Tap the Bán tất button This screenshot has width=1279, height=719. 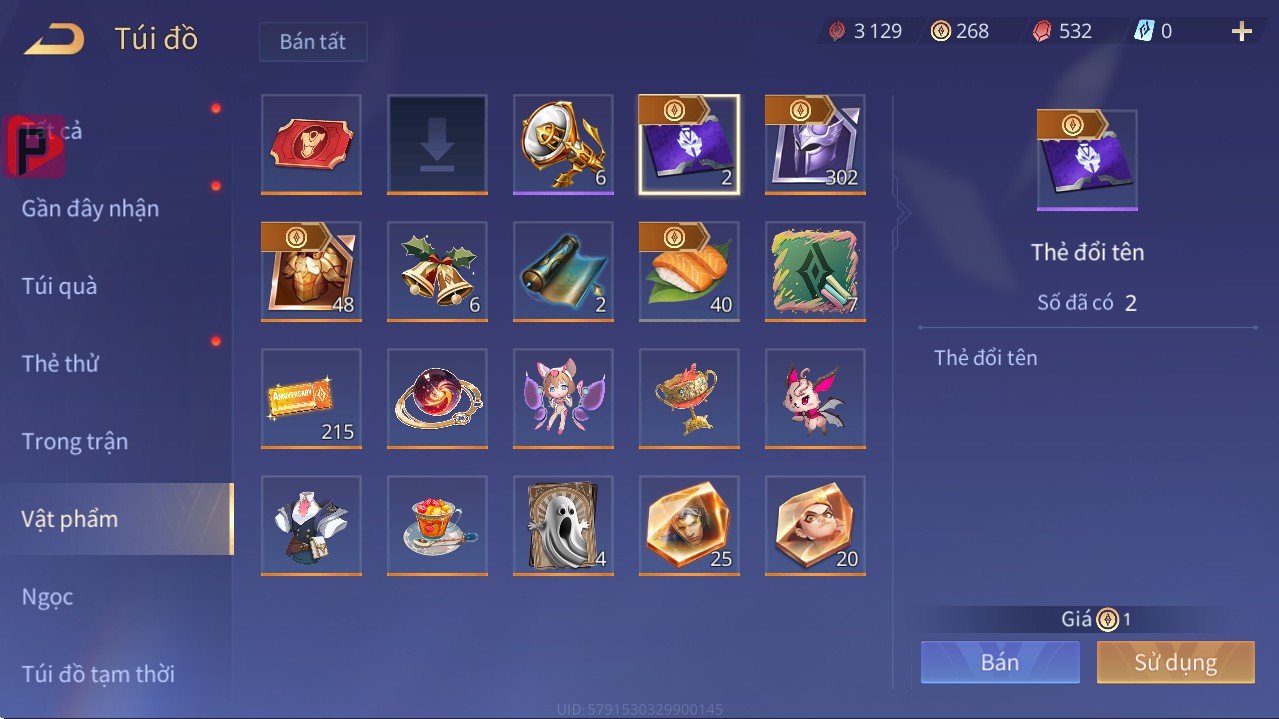tap(313, 42)
